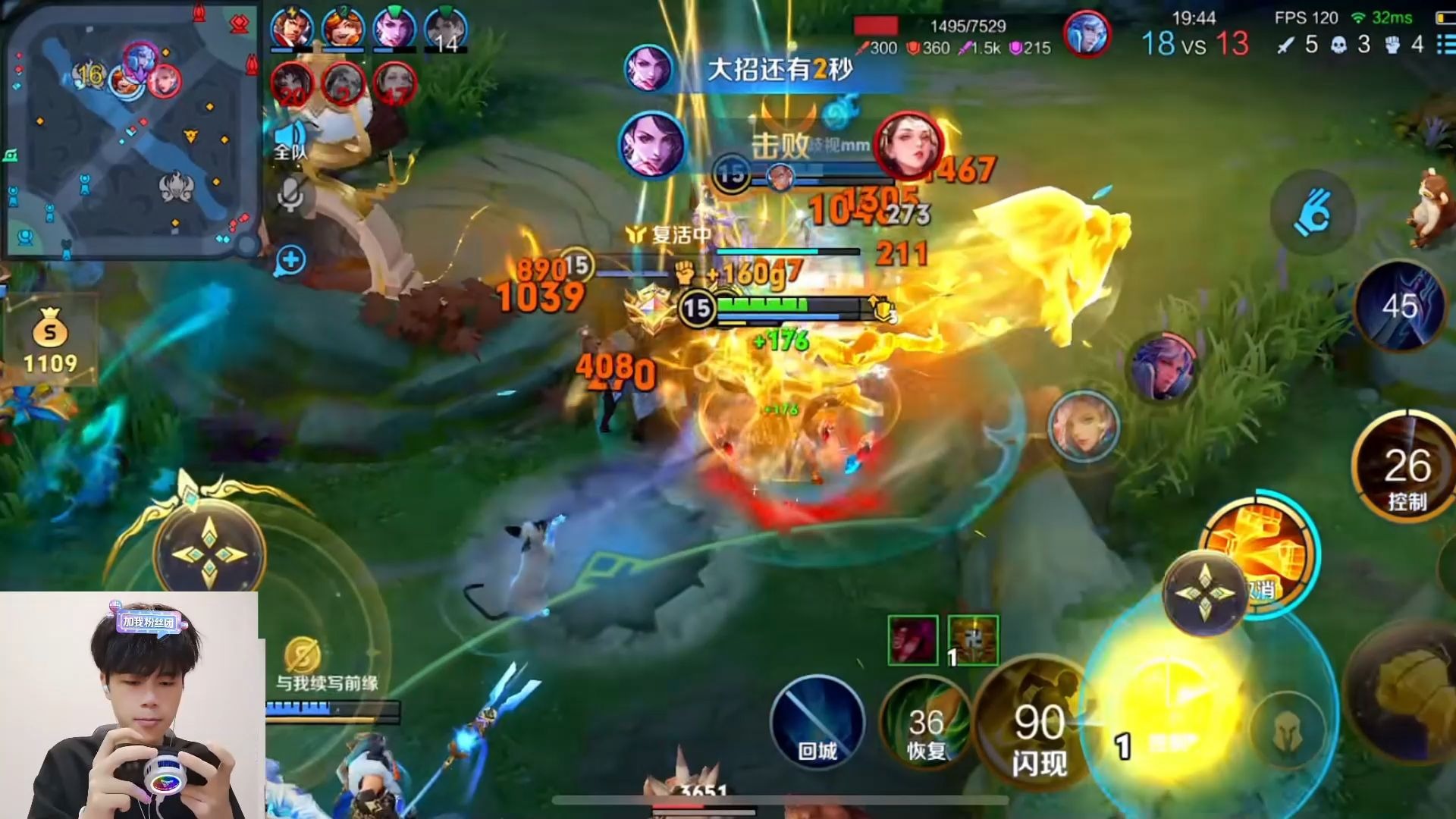Toggle the microphone icon

(290, 196)
